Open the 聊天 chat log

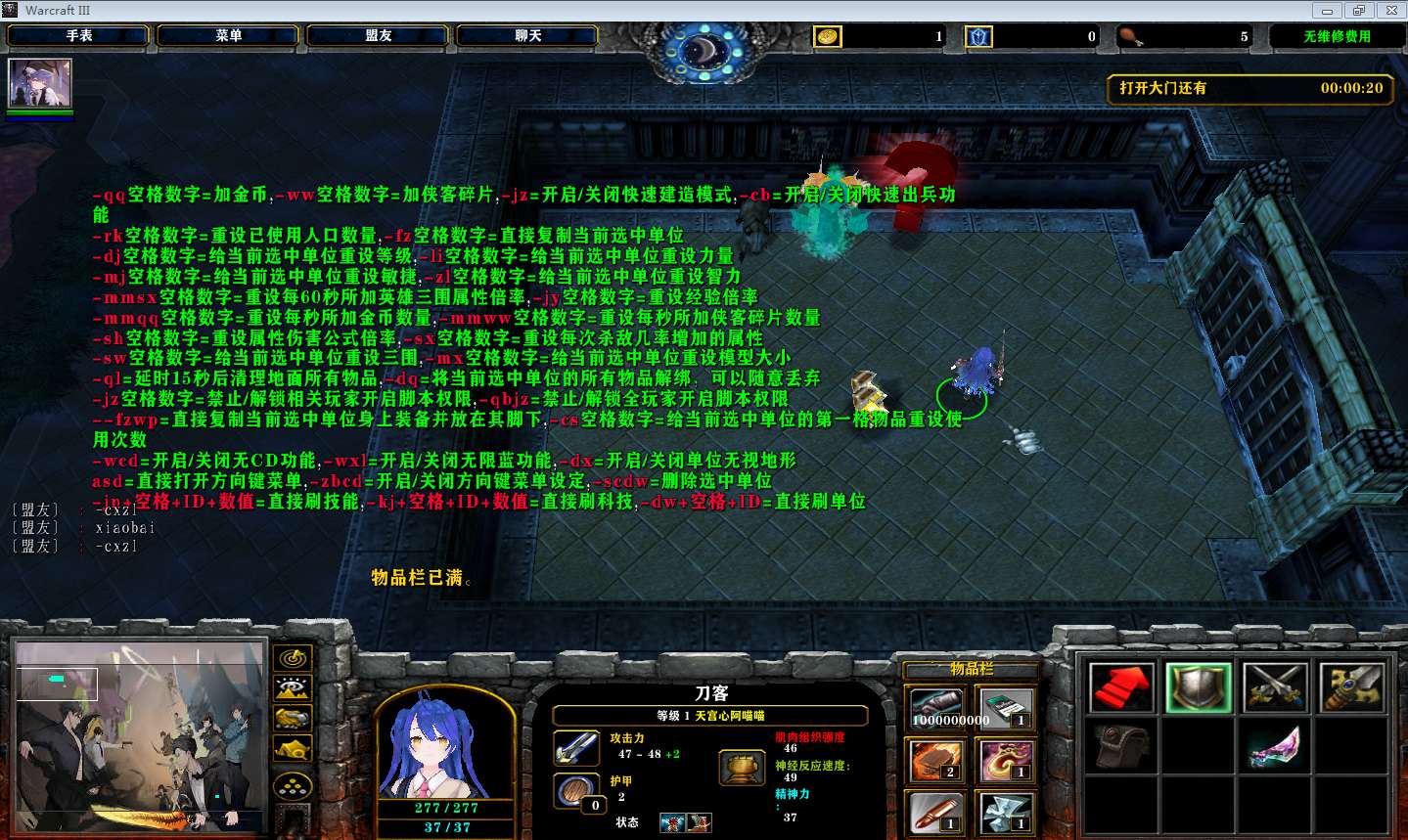(x=528, y=36)
